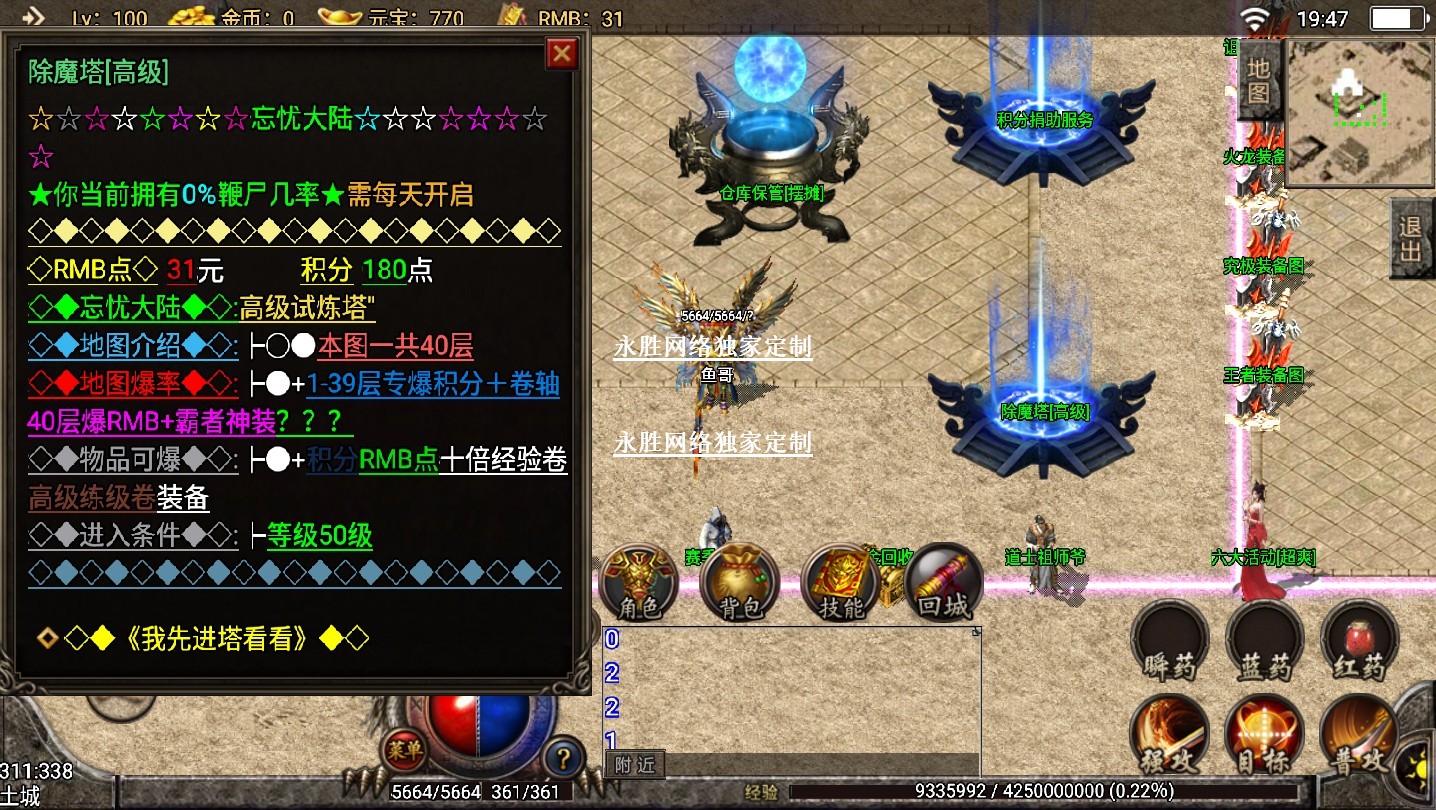1436x810 pixels.
Task: Open the 背包 bag inventory
Action: click(740, 582)
